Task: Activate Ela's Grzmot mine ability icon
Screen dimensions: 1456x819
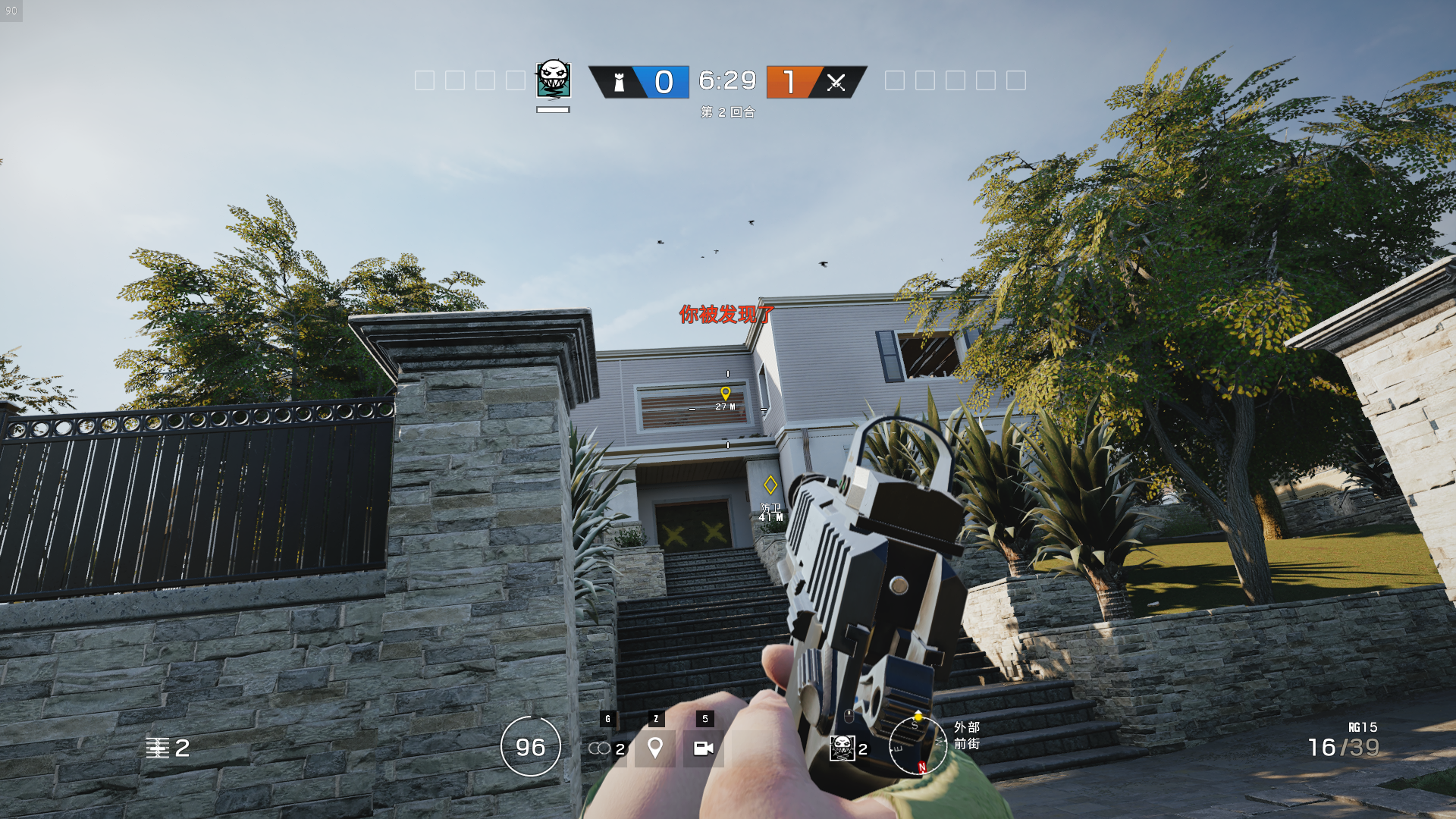Action: point(843,748)
